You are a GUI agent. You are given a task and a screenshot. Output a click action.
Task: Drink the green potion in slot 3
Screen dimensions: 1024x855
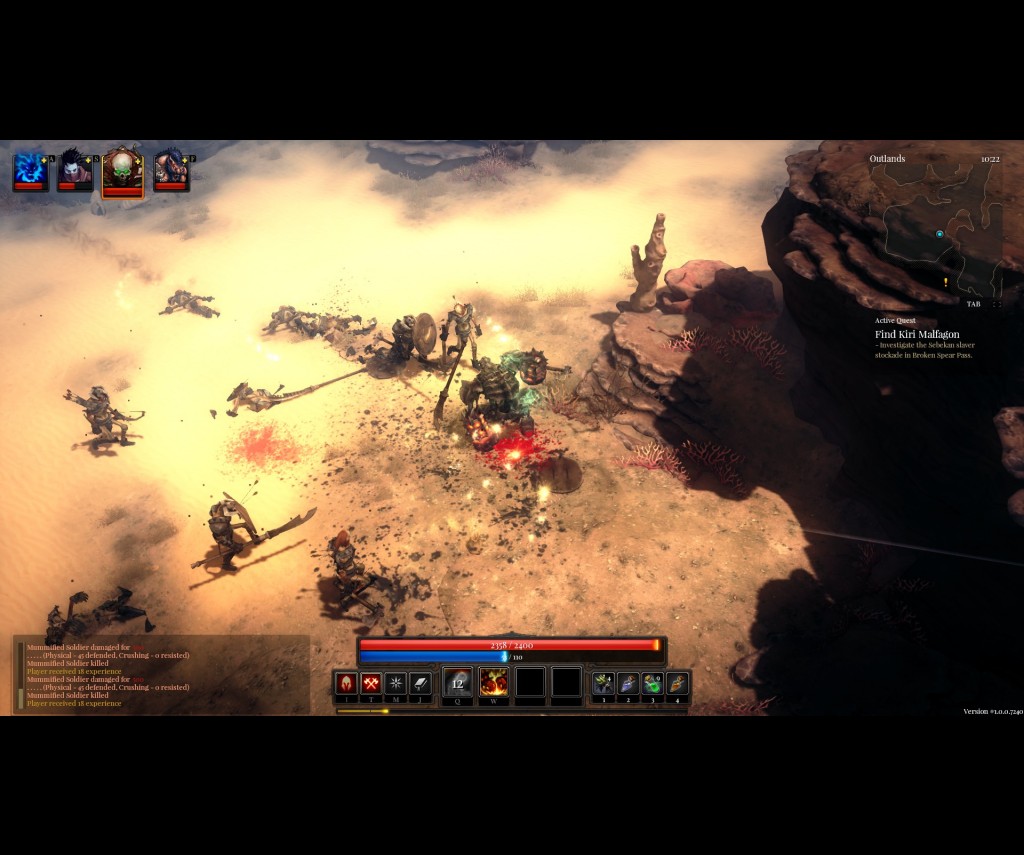(x=653, y=683)
